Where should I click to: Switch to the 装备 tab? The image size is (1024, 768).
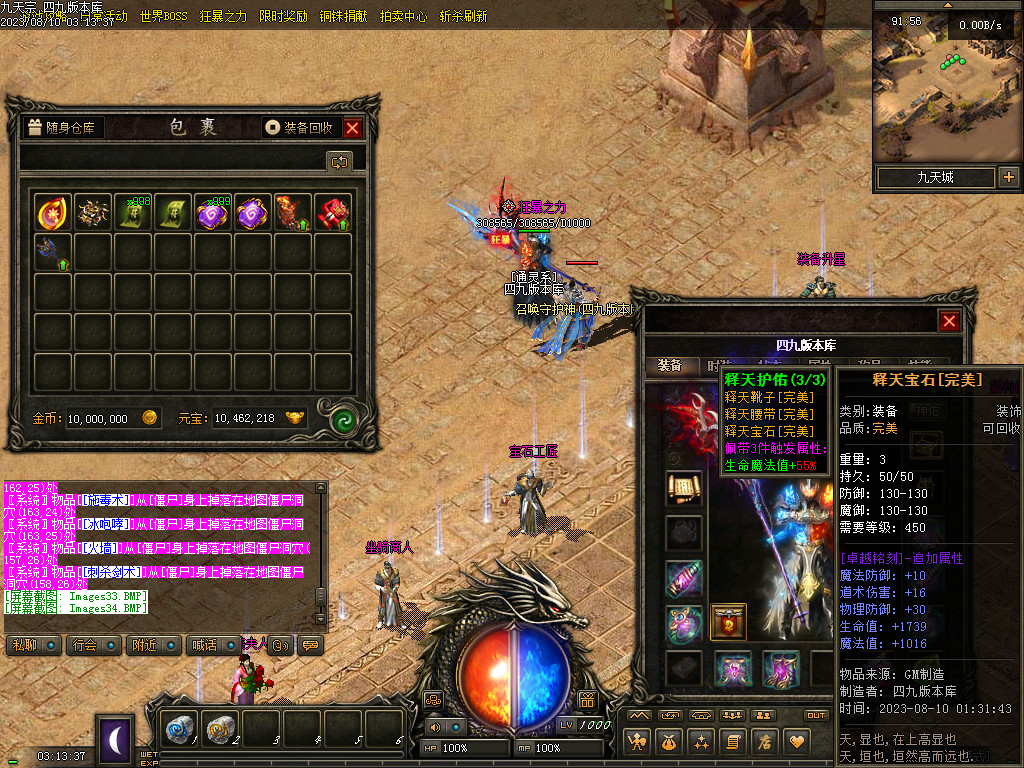pos(669,366)
